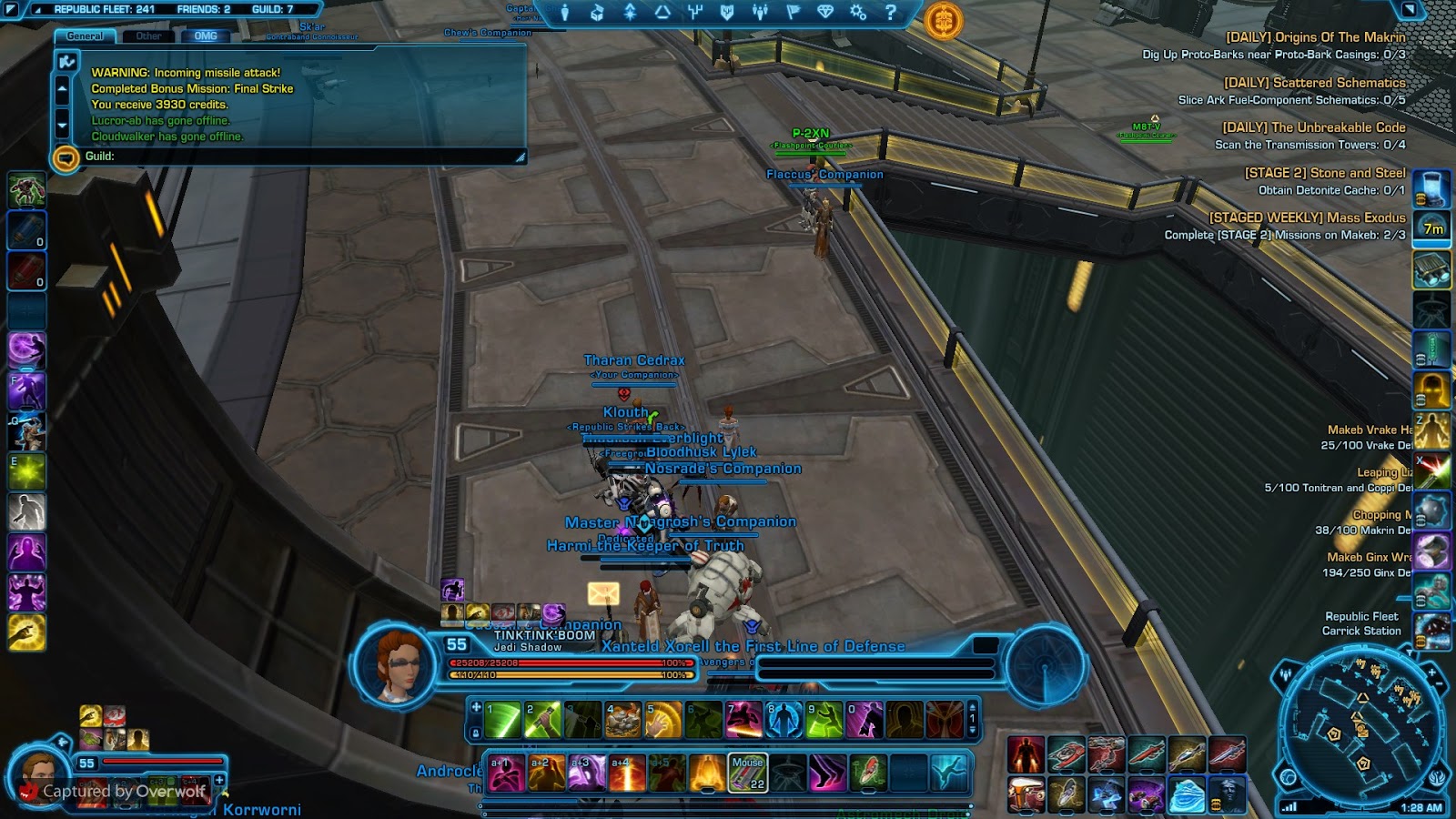The height and width of the screenshot is (819, 1456).
Task: Open Group Finder from the minimap corner
Action: click(x=1286, y=674)
